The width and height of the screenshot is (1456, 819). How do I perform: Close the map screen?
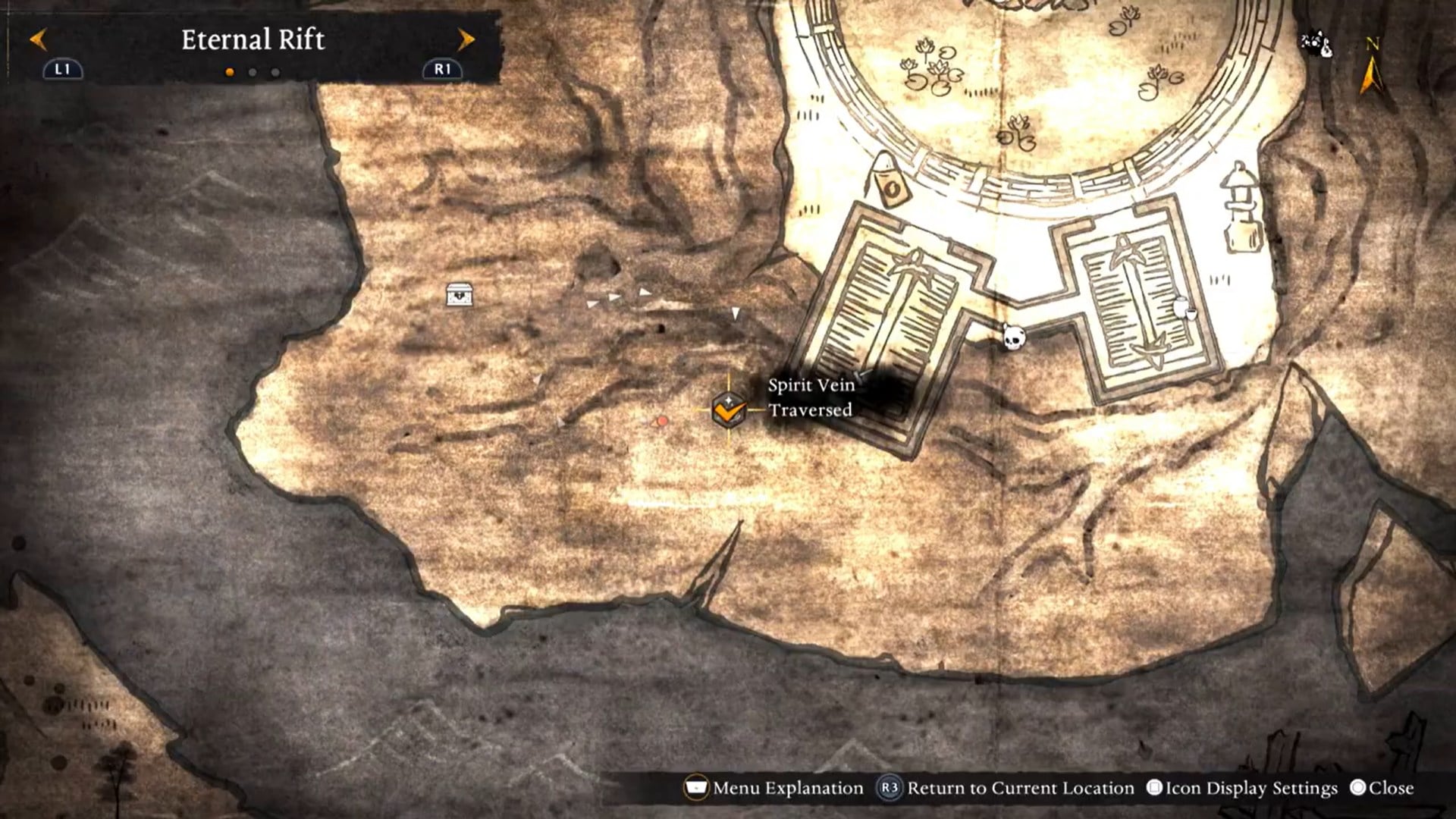1382,788
